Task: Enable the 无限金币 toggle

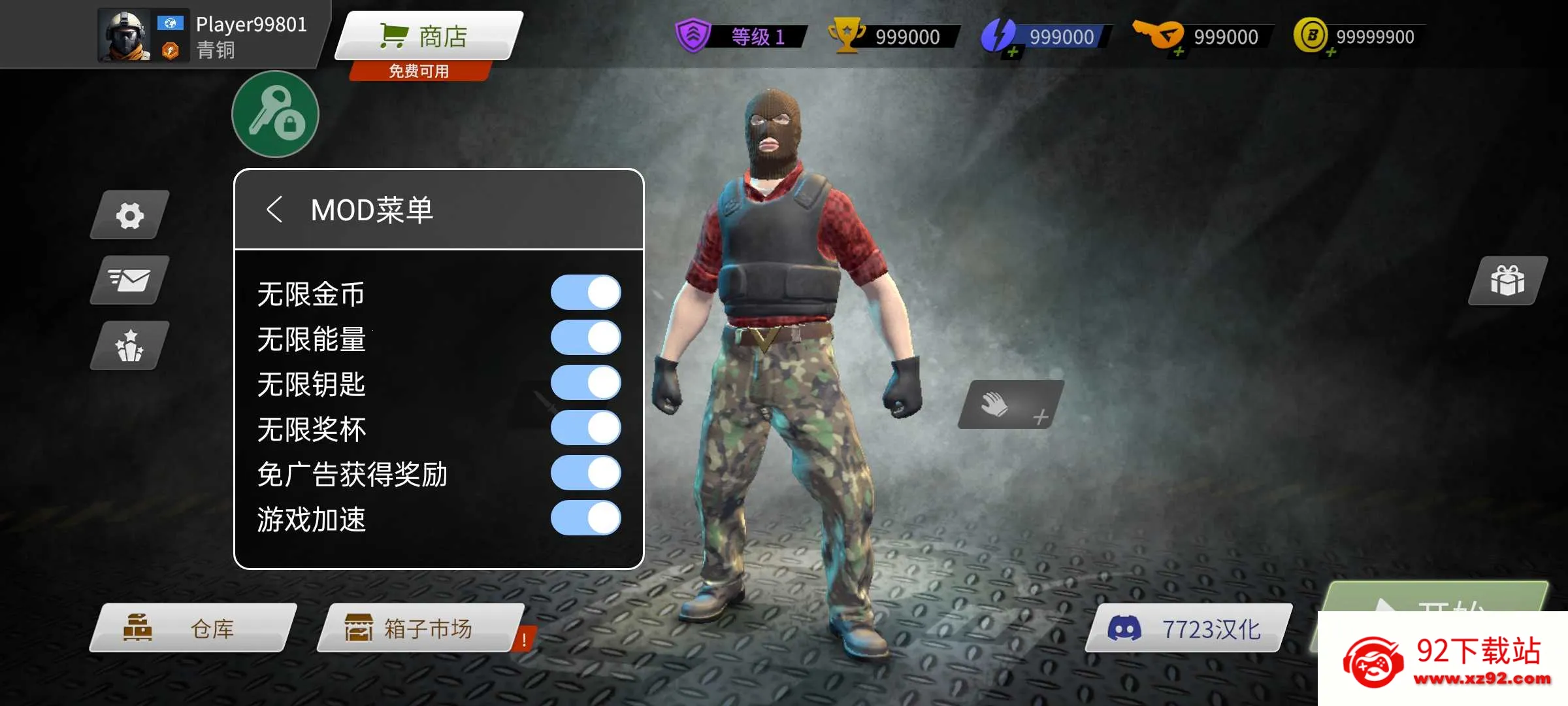Action: click(x=585, y=293)
